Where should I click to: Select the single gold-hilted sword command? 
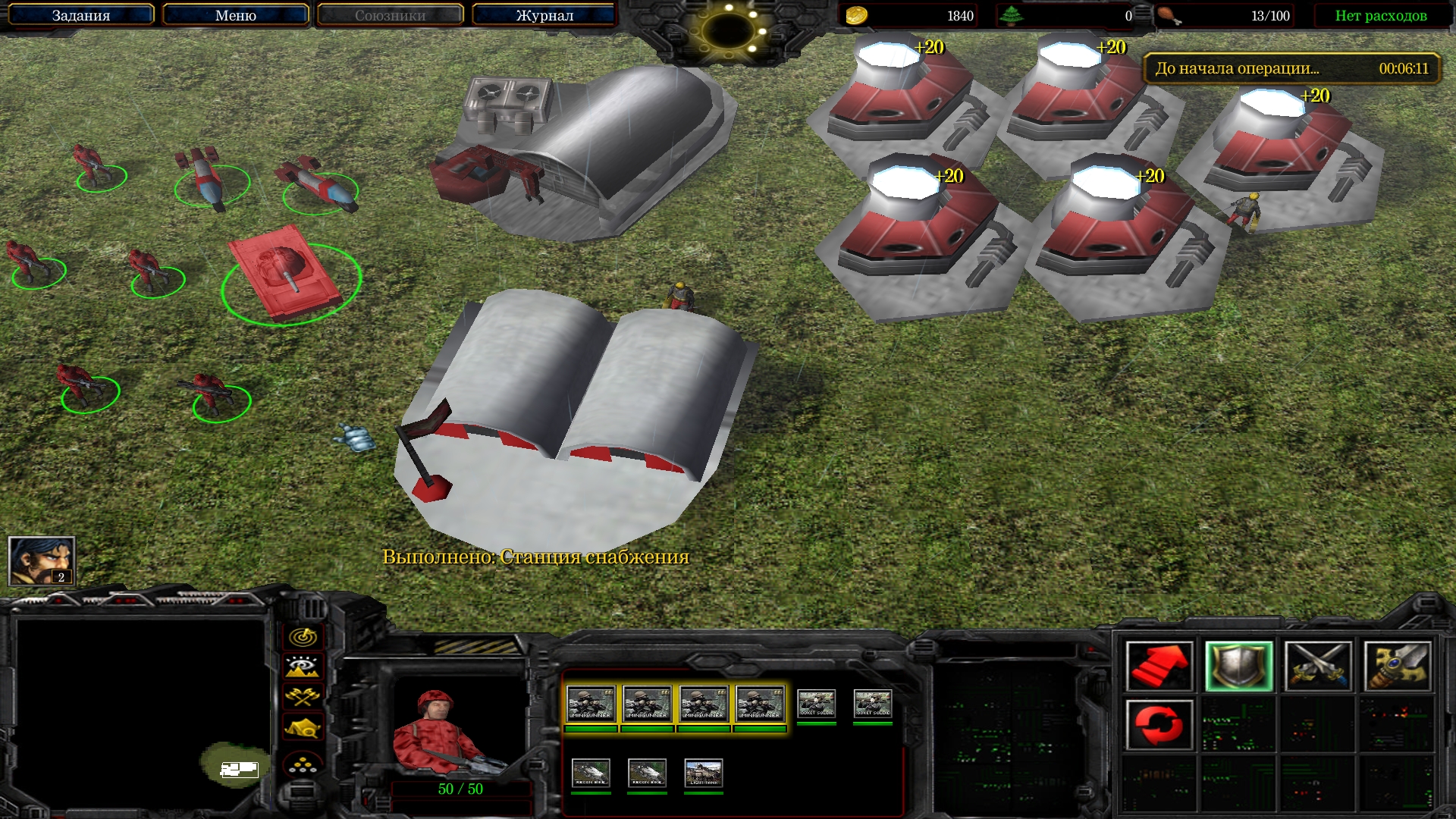coord(1398,667)
